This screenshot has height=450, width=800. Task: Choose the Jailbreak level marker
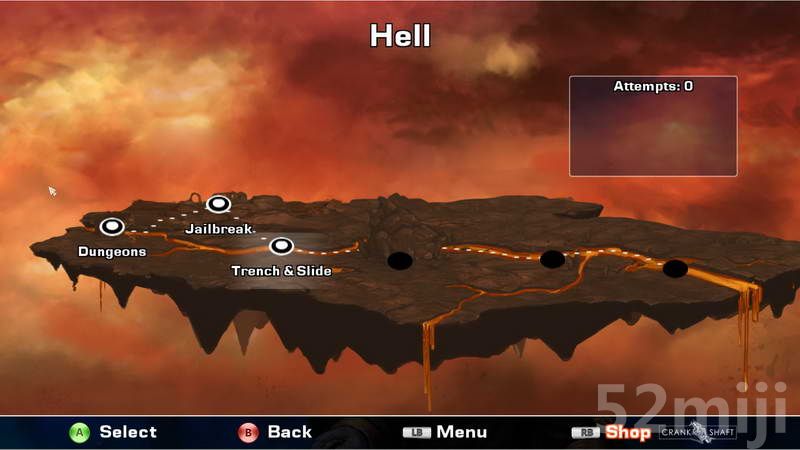pyautogui.click(x=219, y=204)
